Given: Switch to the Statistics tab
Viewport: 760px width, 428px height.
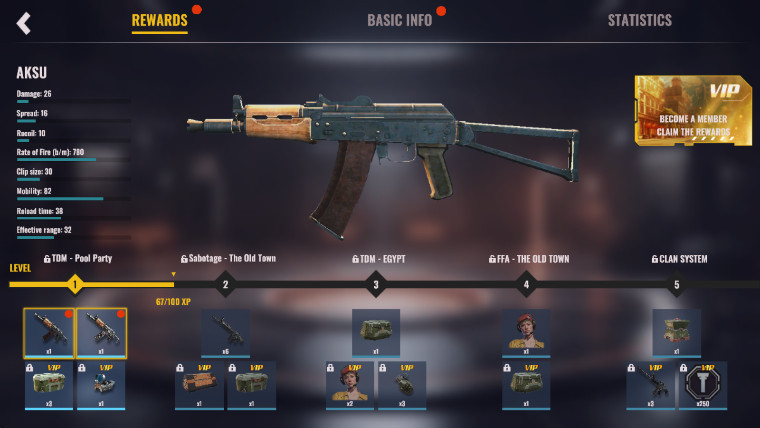Looking at the screenshot, I should point(640,20).
